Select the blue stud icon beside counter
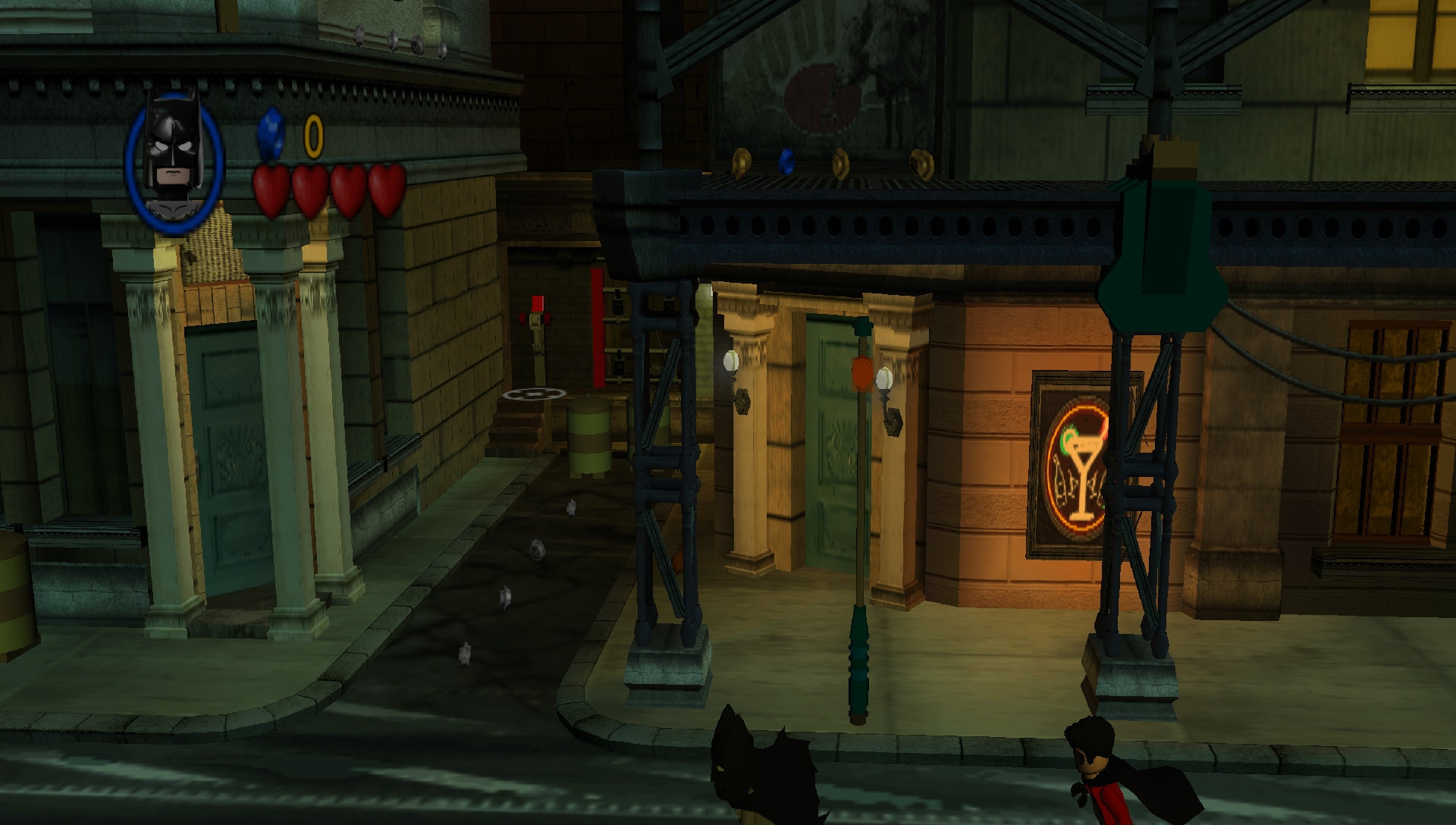The image size is (1456, 825). (273, 136)
